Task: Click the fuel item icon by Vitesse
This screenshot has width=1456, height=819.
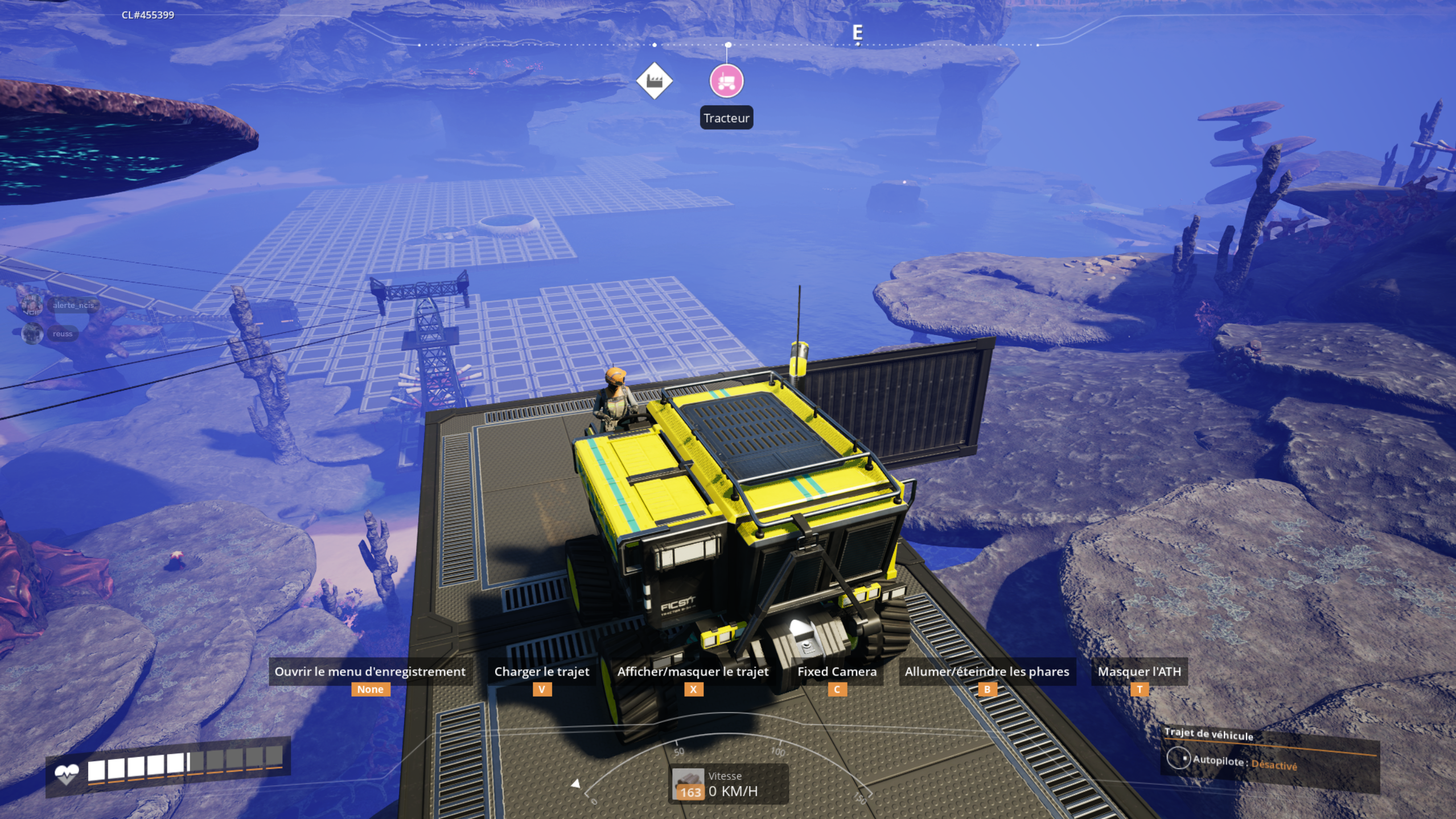Action: click(x=688, y=784)
